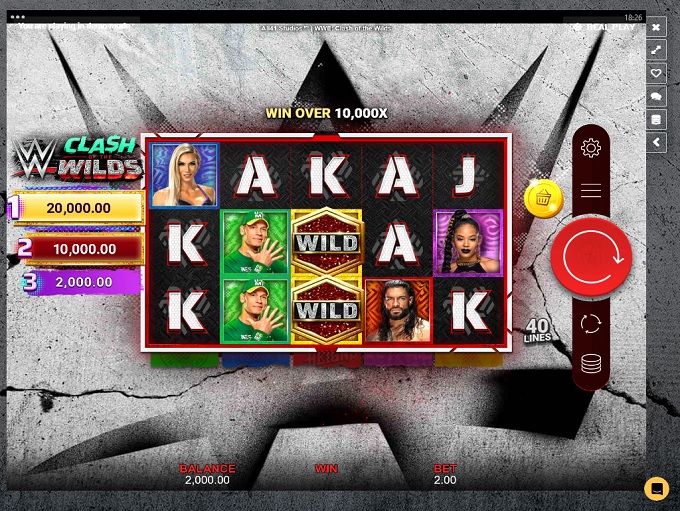
Task: Open the speech bubbles chat button in sidebar
Action: point(657,96)
